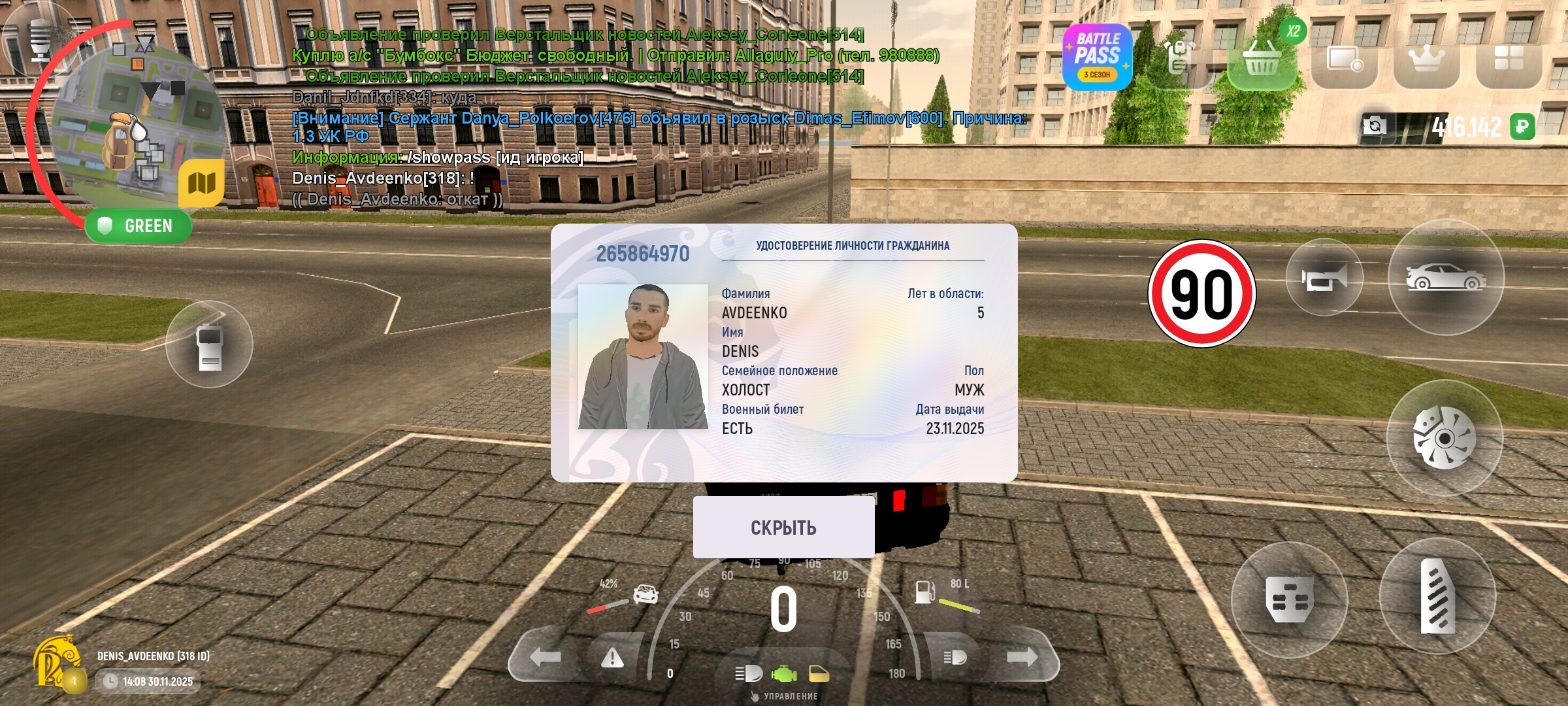Tap the brake pedal
The image size is (1568, 706).
pos(1289,599)
